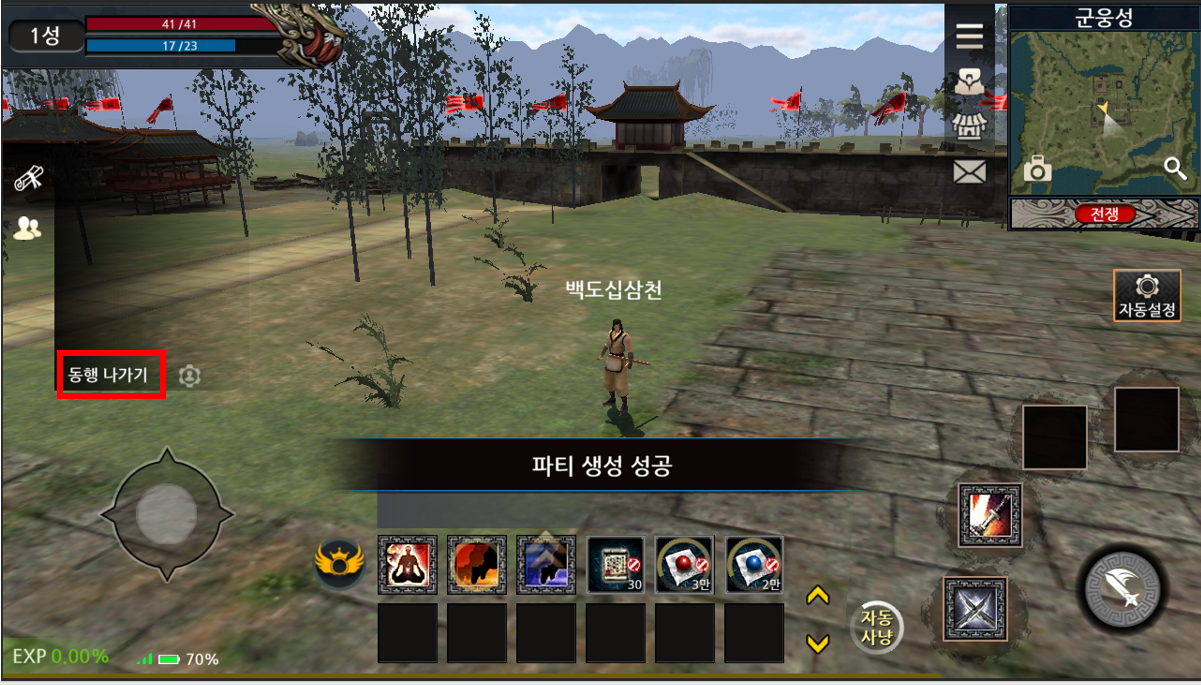The height and width of the screenshot is (685, 1201).
Task: Open the hamburger main menu
Action: pyautogui.click(x=969, y=36)
